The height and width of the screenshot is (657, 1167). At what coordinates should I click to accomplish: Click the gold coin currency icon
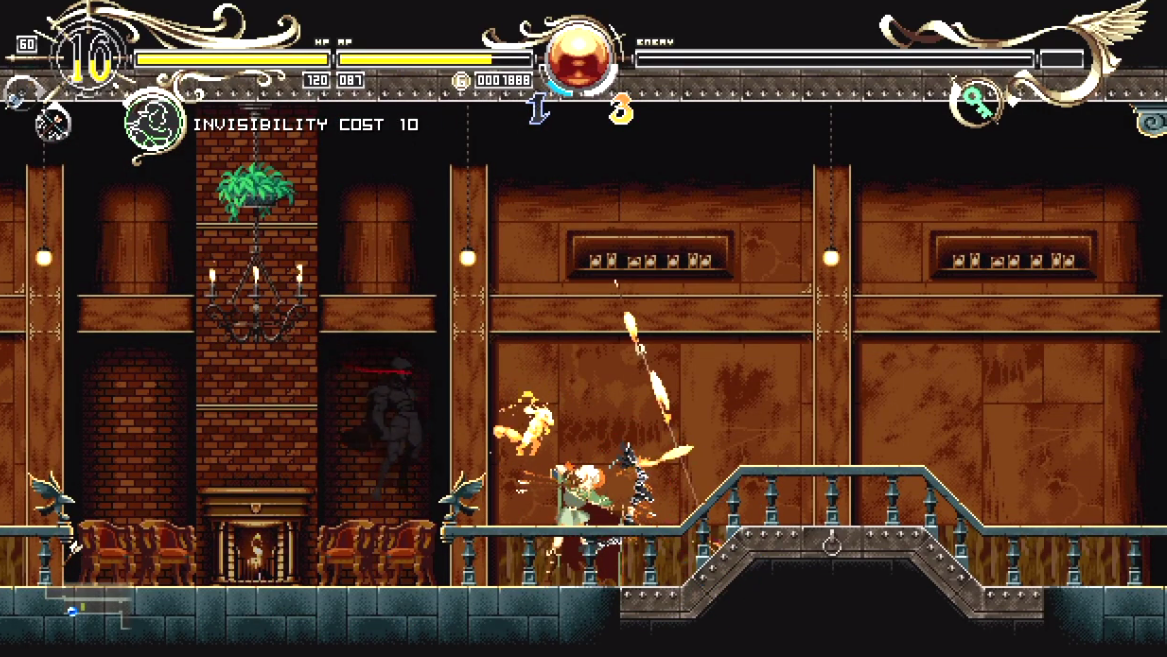[461, 81]
